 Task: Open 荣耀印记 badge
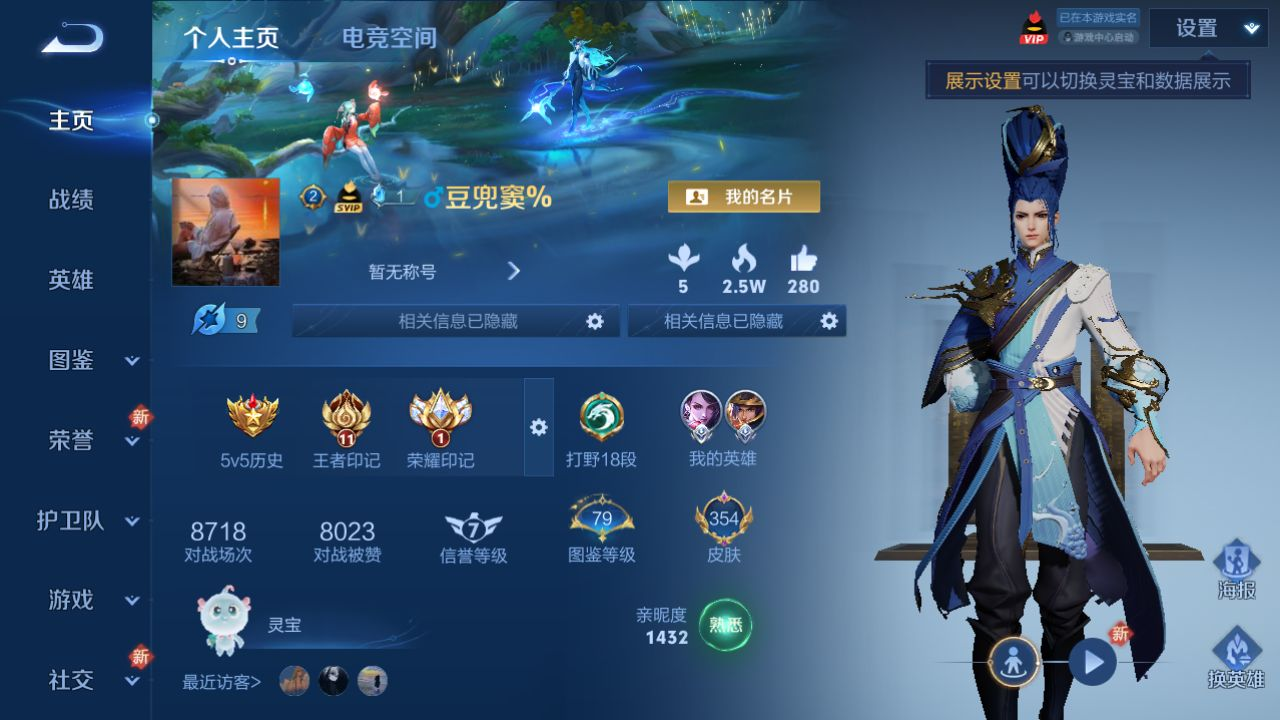pyautogui.click(x=440, y=428)
